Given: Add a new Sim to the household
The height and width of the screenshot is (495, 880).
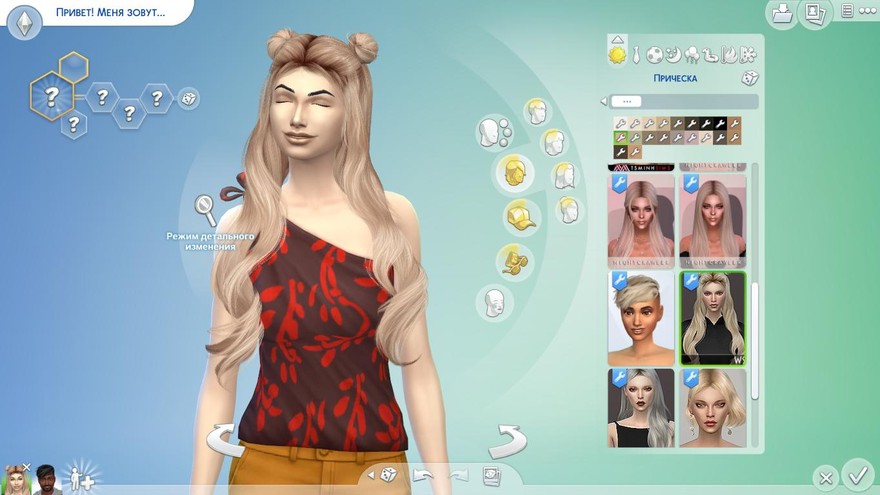Looking at the screenshot, I should coord(78,477).
